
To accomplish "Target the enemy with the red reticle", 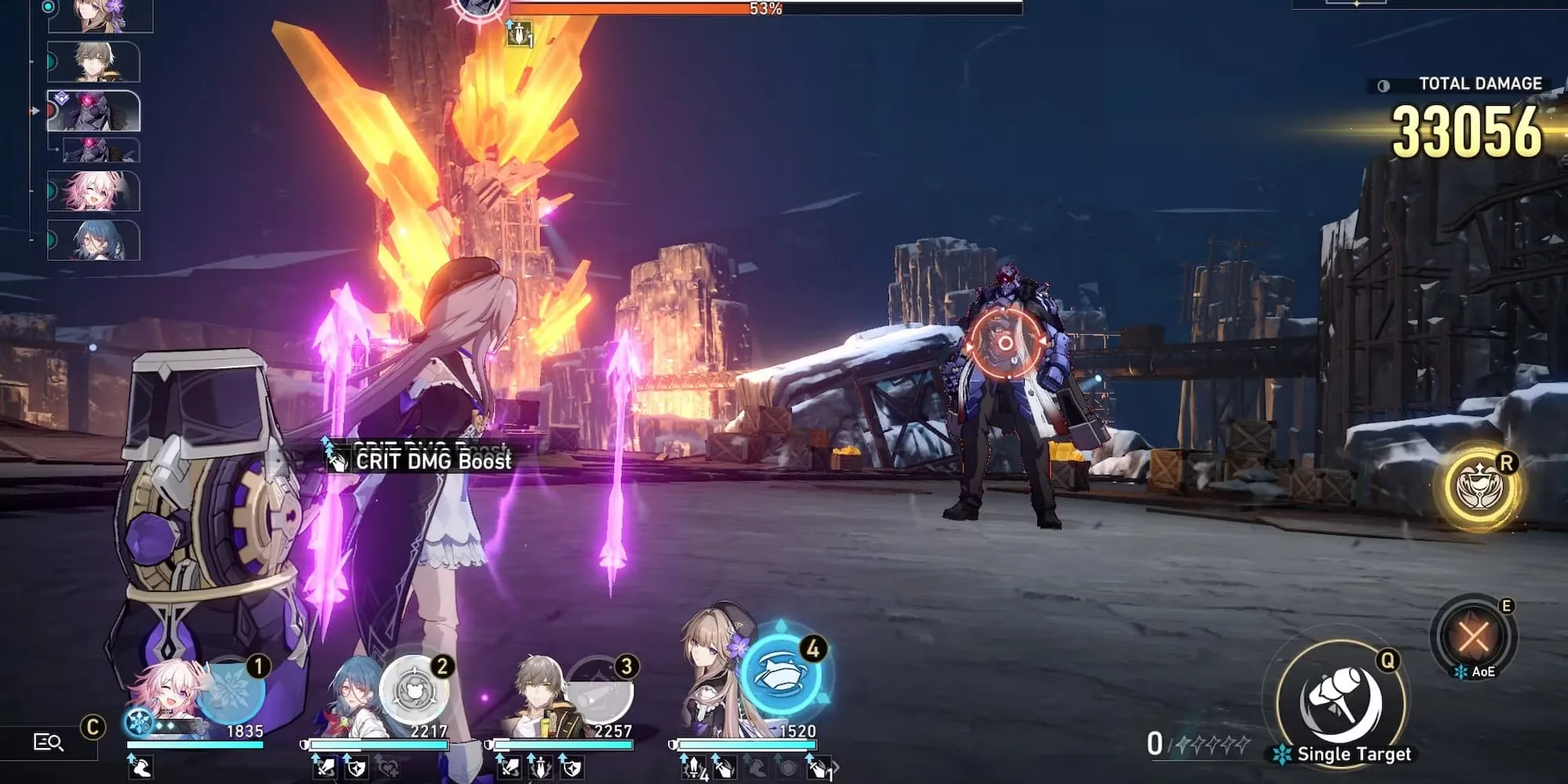I will 1005,343.
